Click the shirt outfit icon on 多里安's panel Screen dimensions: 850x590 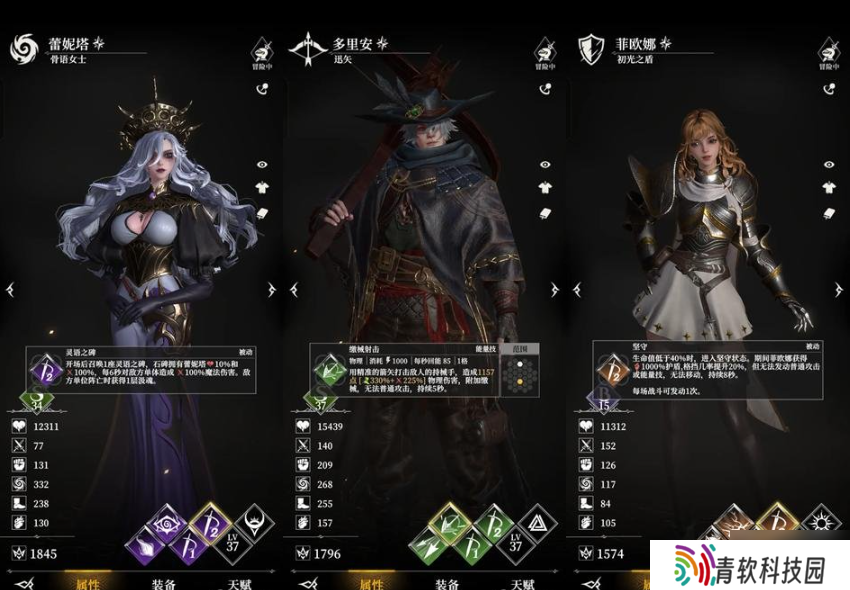pyautogui.click(x=545, y=187)
